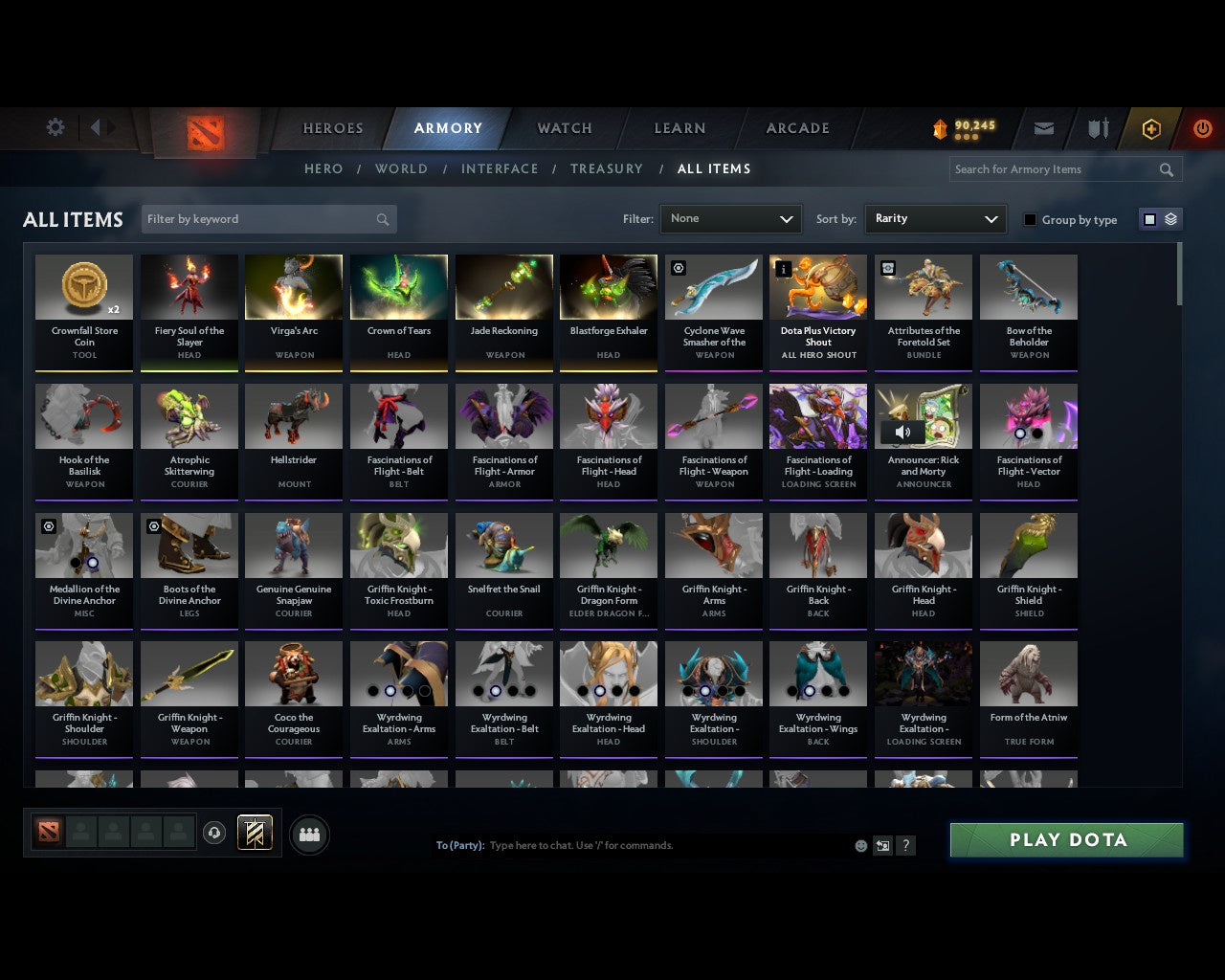The height and width of the screenshot is (980, 1225).
Task: Click the voice chat headset icon
Action: tap(213, 833)
